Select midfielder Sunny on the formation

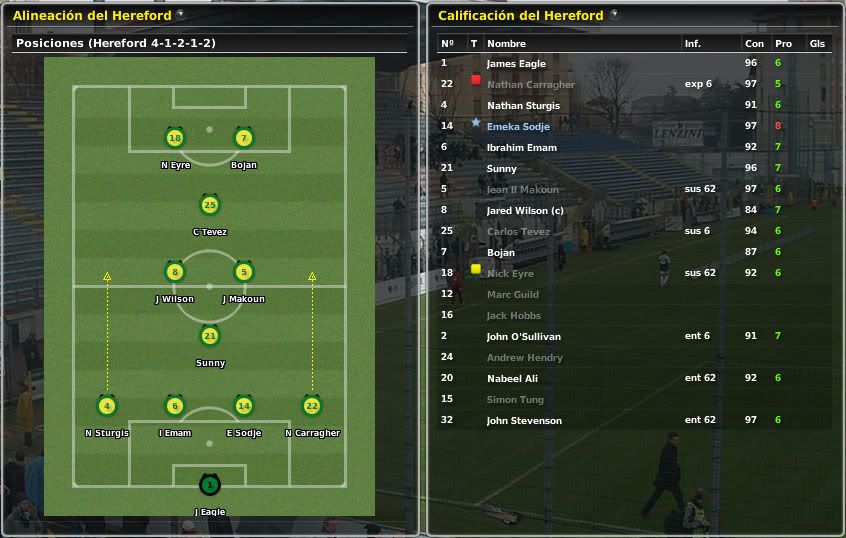pyautogui.click(x=209, y=336)
